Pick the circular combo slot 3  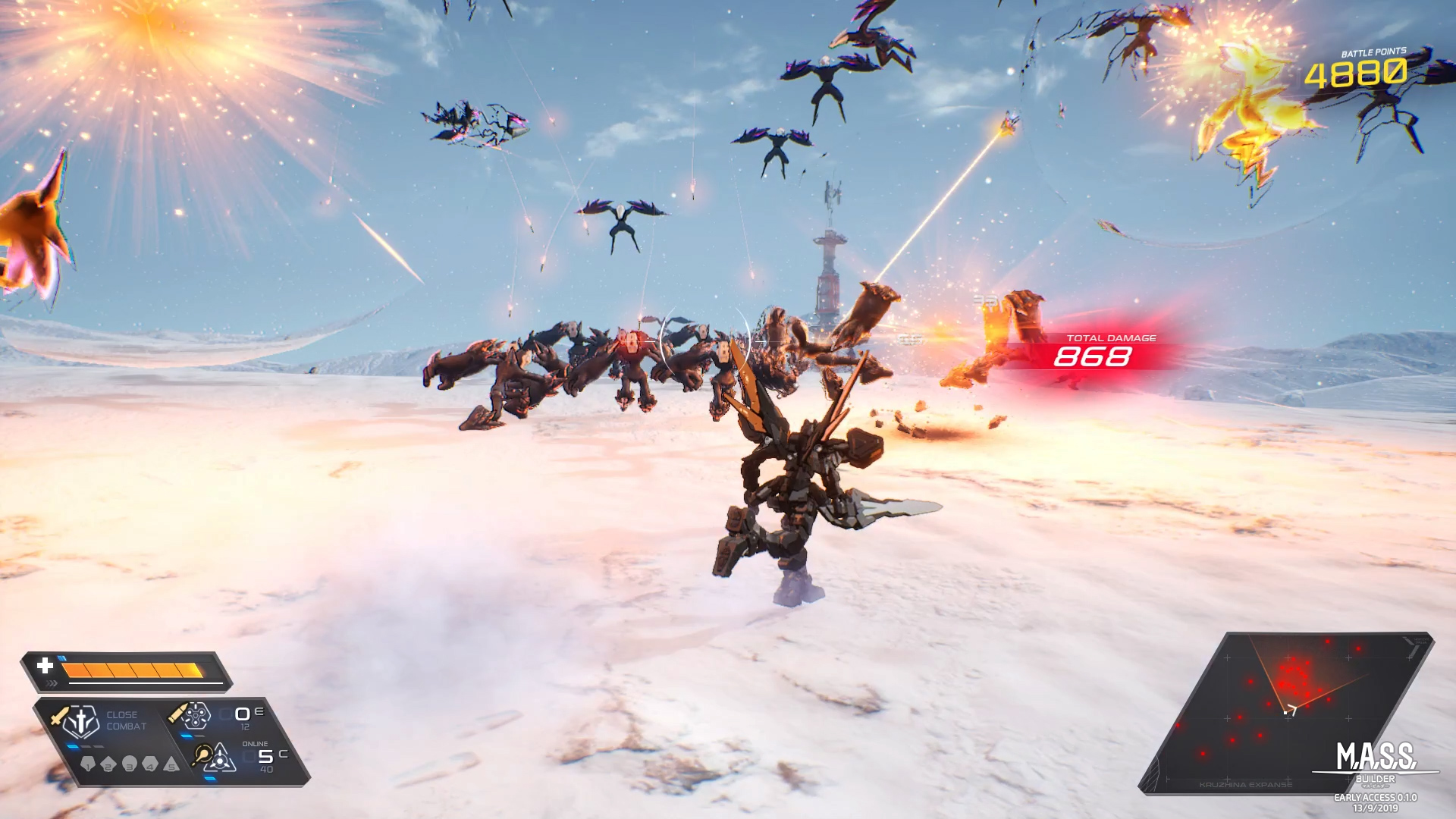coord(130,764)
